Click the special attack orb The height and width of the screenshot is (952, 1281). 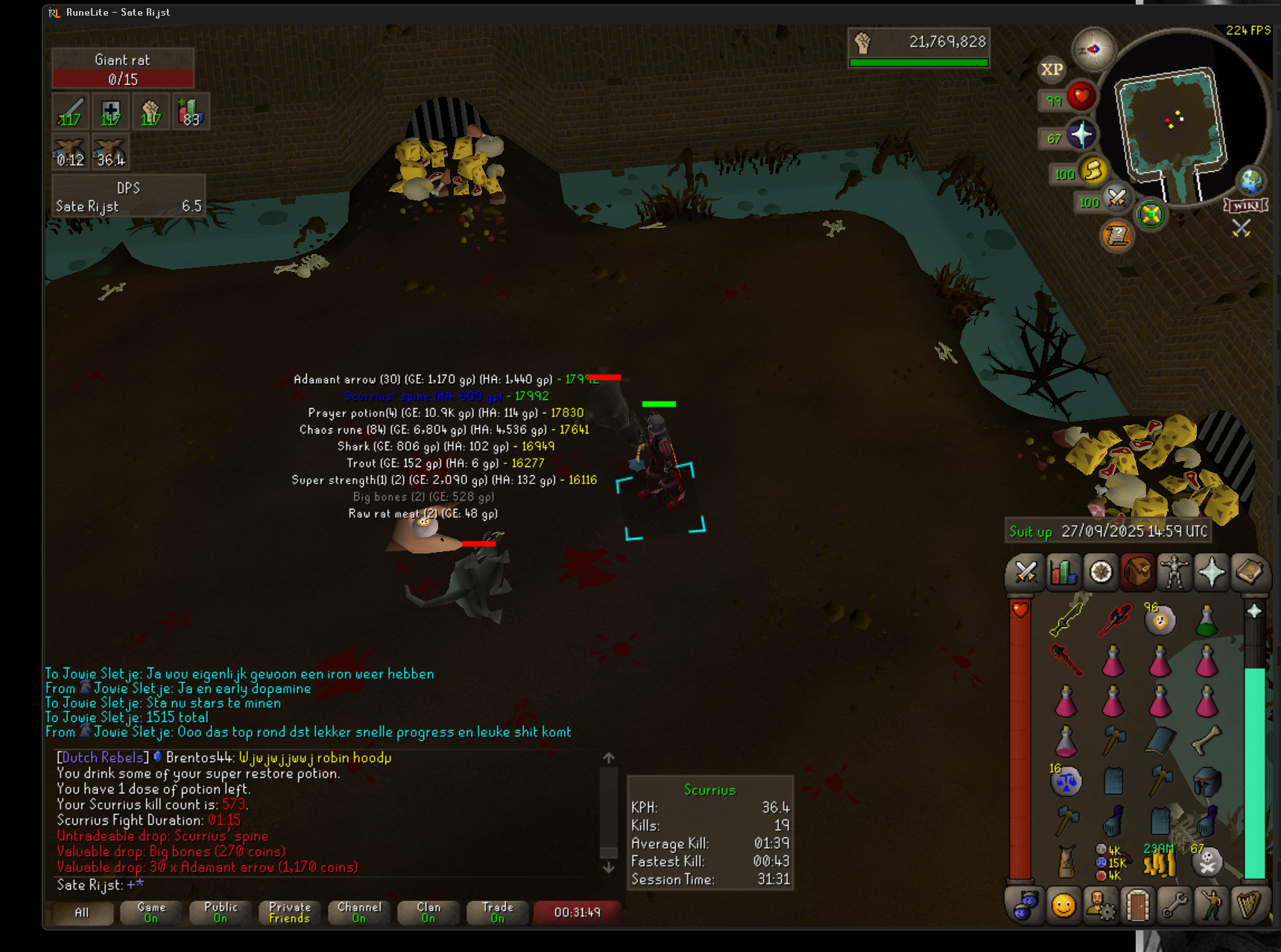tap(1116, 197)
